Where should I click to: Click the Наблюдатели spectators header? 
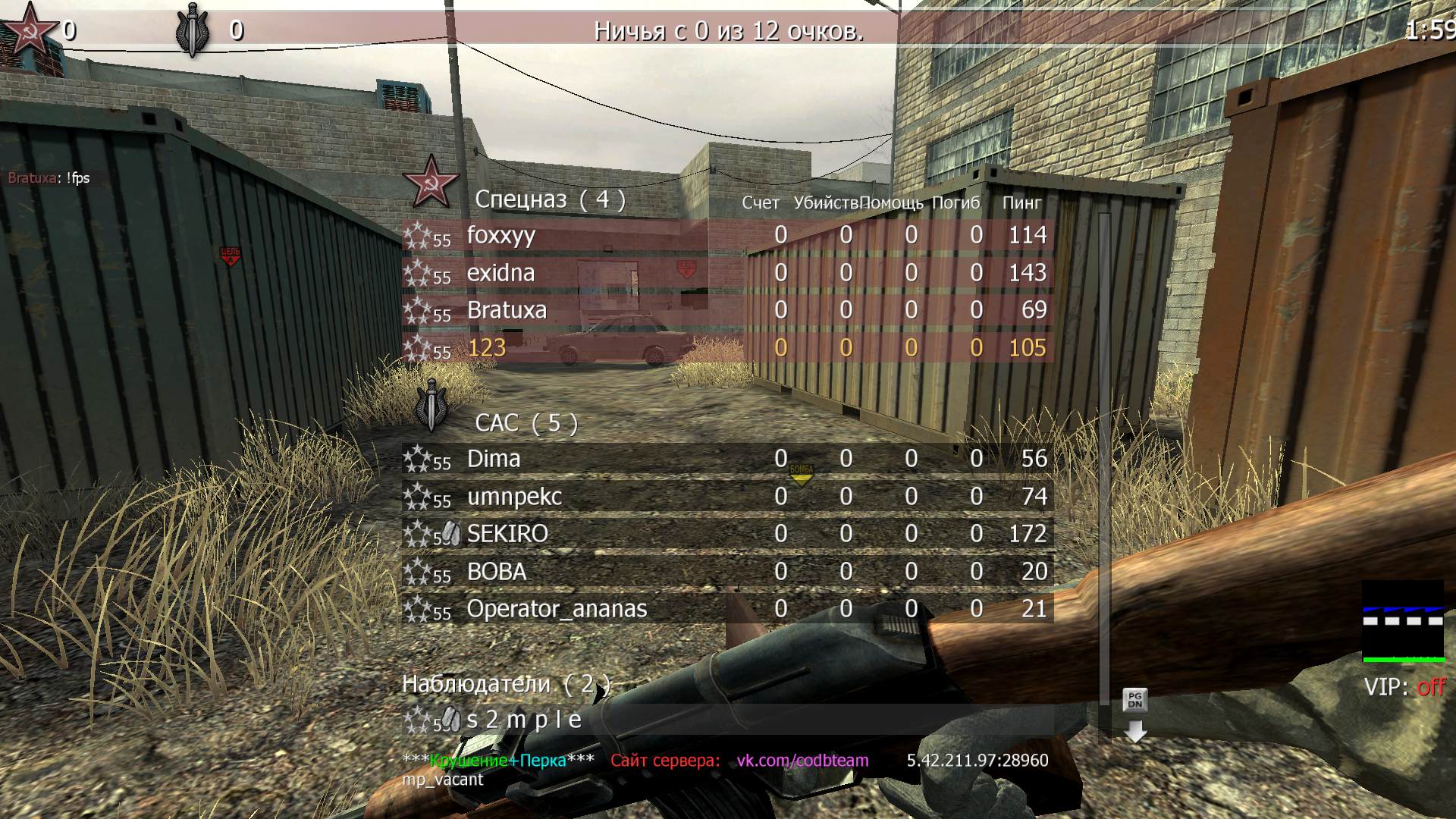pos(506,684)
